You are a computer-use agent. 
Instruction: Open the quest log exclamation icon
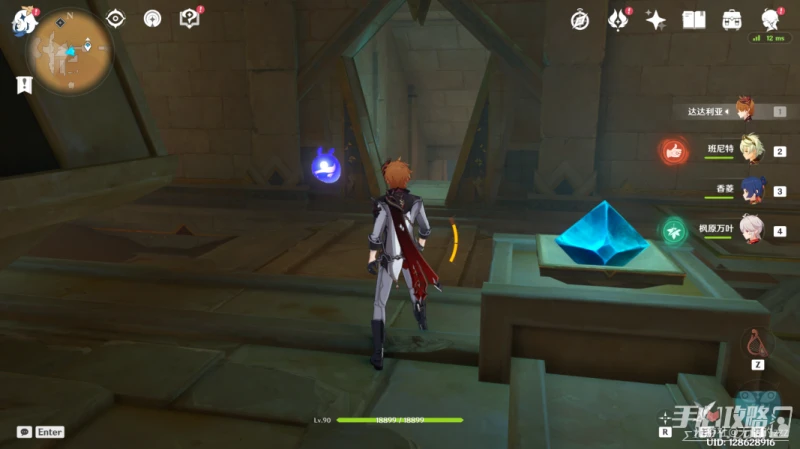tap(22, 85)
